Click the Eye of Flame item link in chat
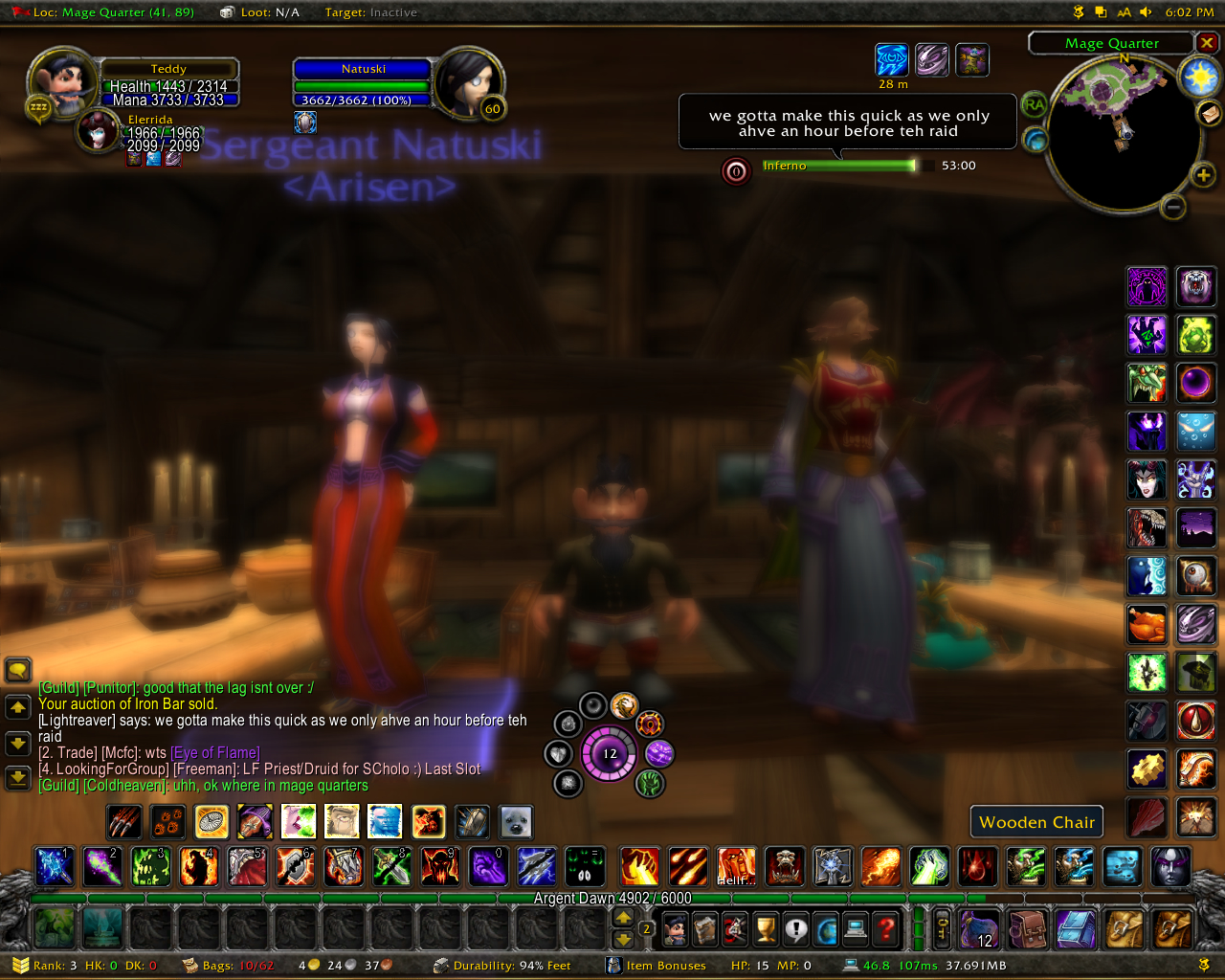 click(215, 753)
